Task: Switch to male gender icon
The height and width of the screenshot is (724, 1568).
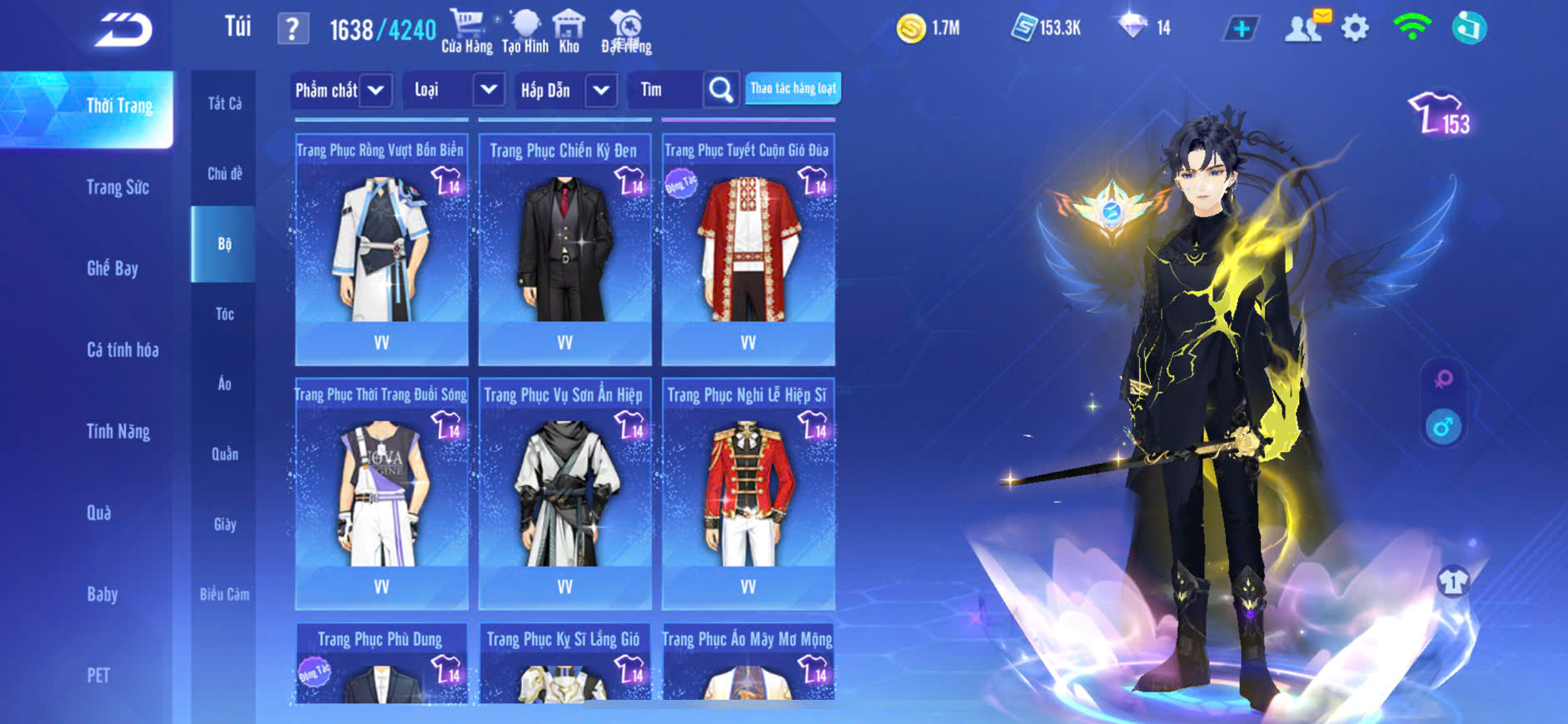Action: (x=1443, y=427)
